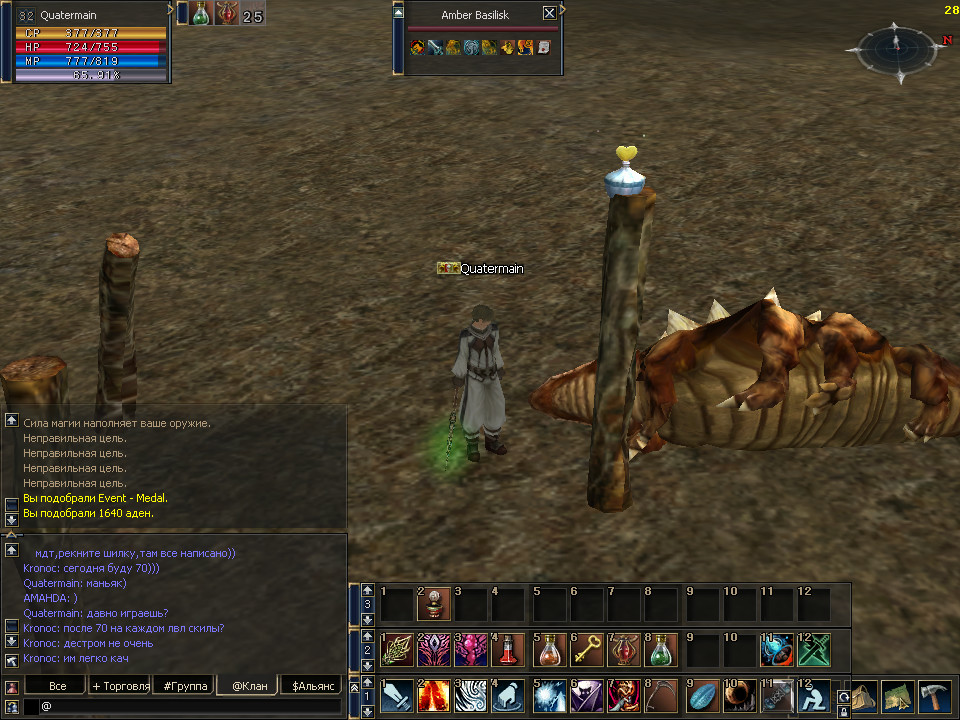The height and width of the screenshot is (720, 960).
Task: Use the potion jar in top hotbar row
Action: coord(434,604)
